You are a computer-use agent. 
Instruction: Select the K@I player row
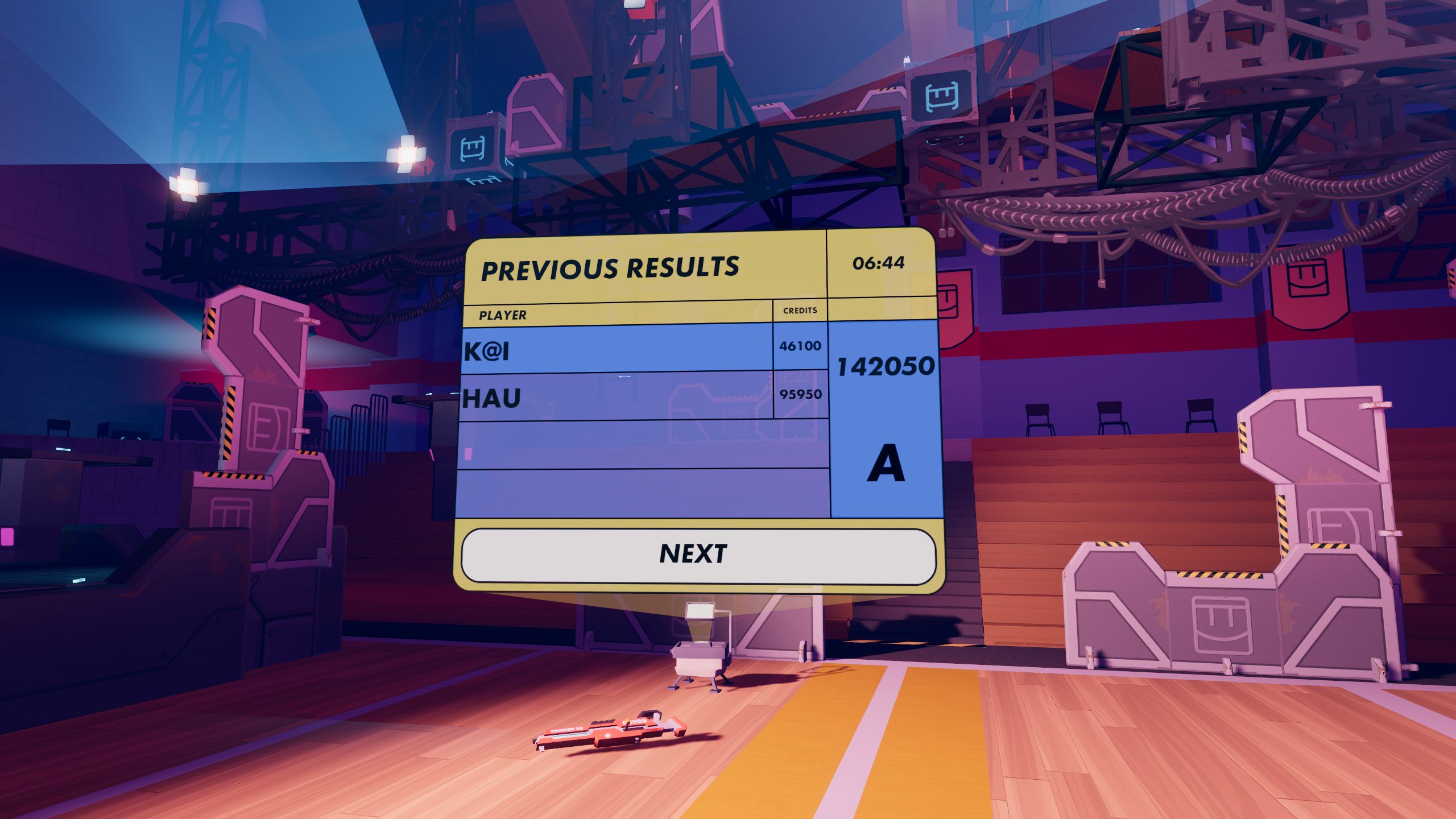tap(617, 349)
